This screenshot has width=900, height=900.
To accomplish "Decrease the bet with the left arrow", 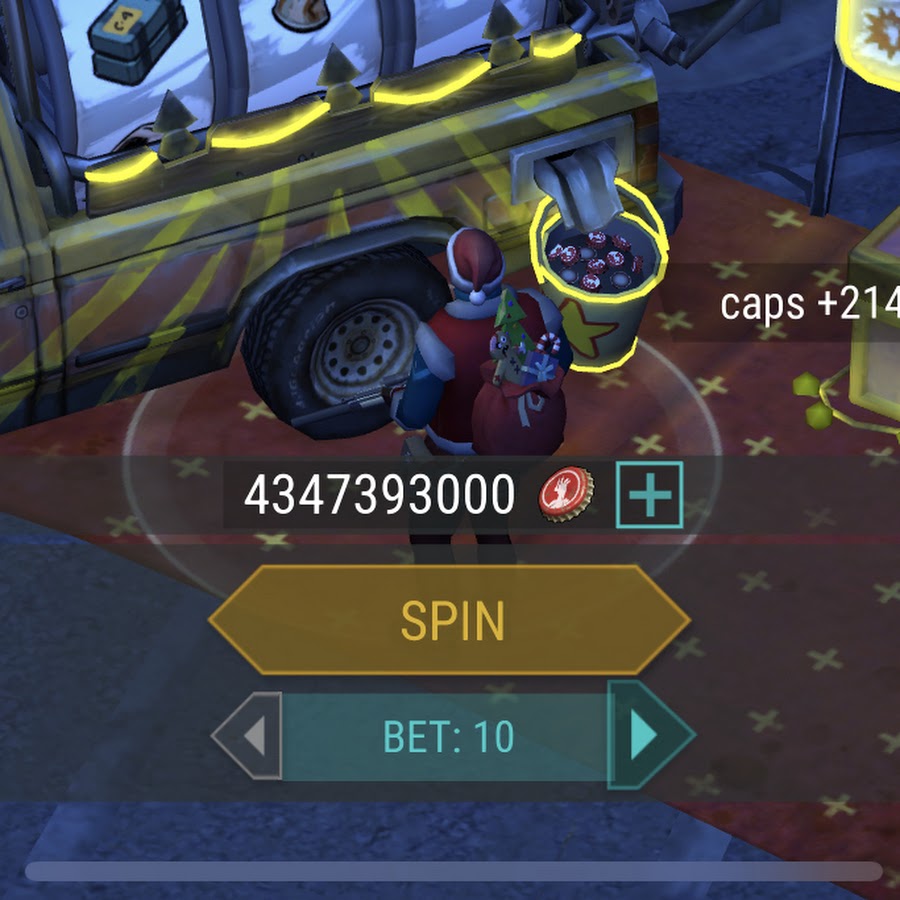I will point(250,737).
